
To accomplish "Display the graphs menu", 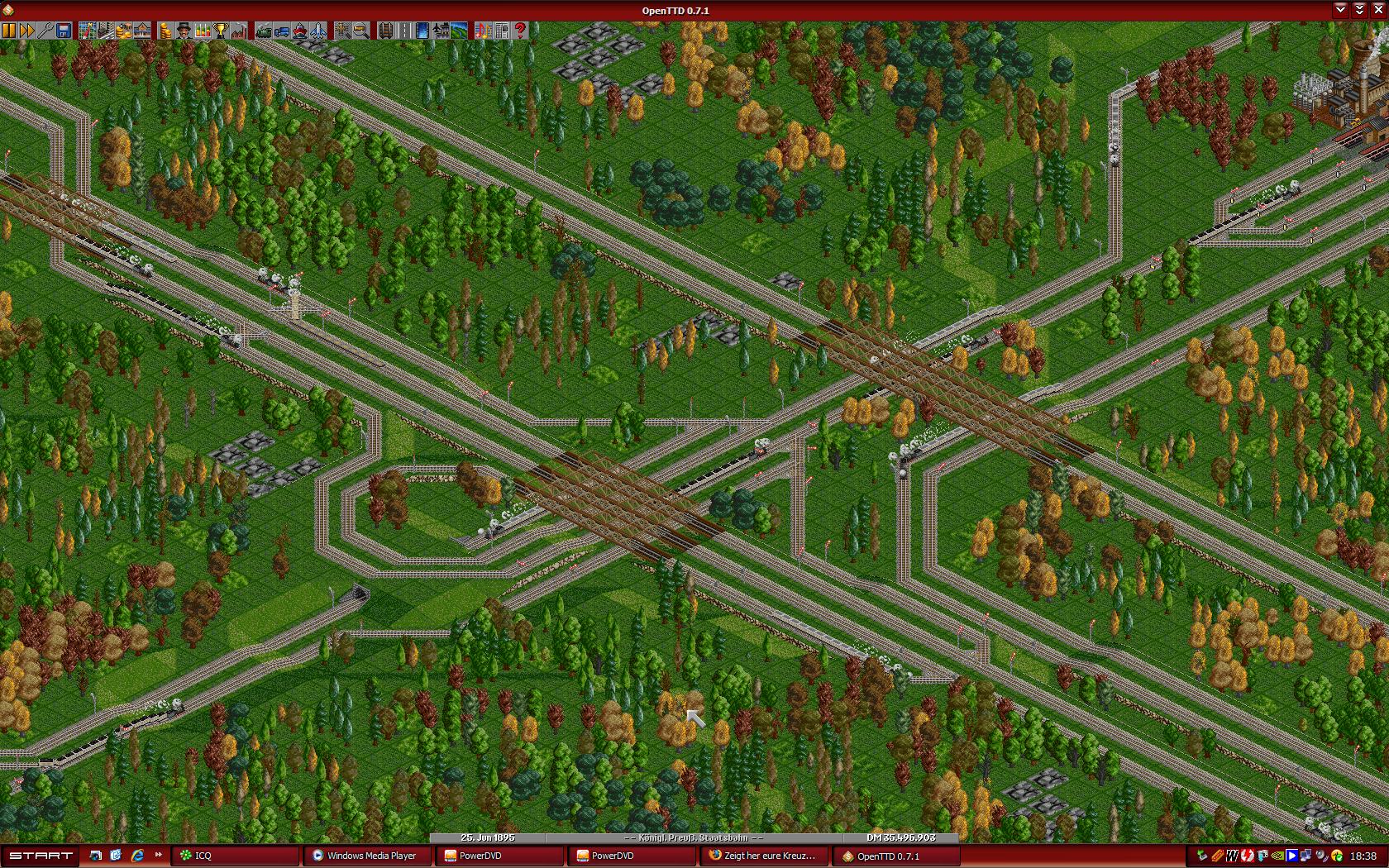I will pos(203,31).
